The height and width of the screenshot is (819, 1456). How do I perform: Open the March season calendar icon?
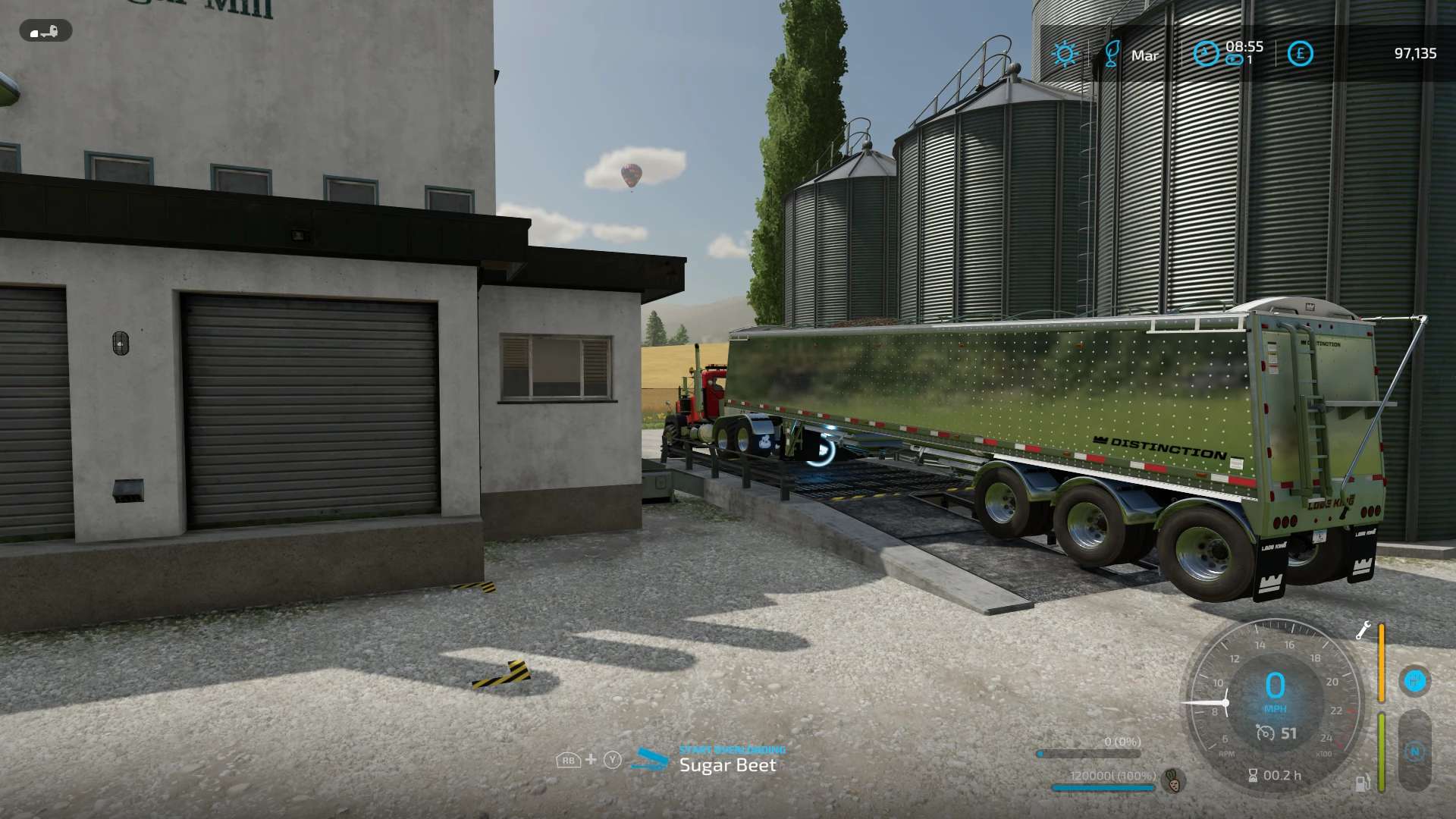[1112, 54]
